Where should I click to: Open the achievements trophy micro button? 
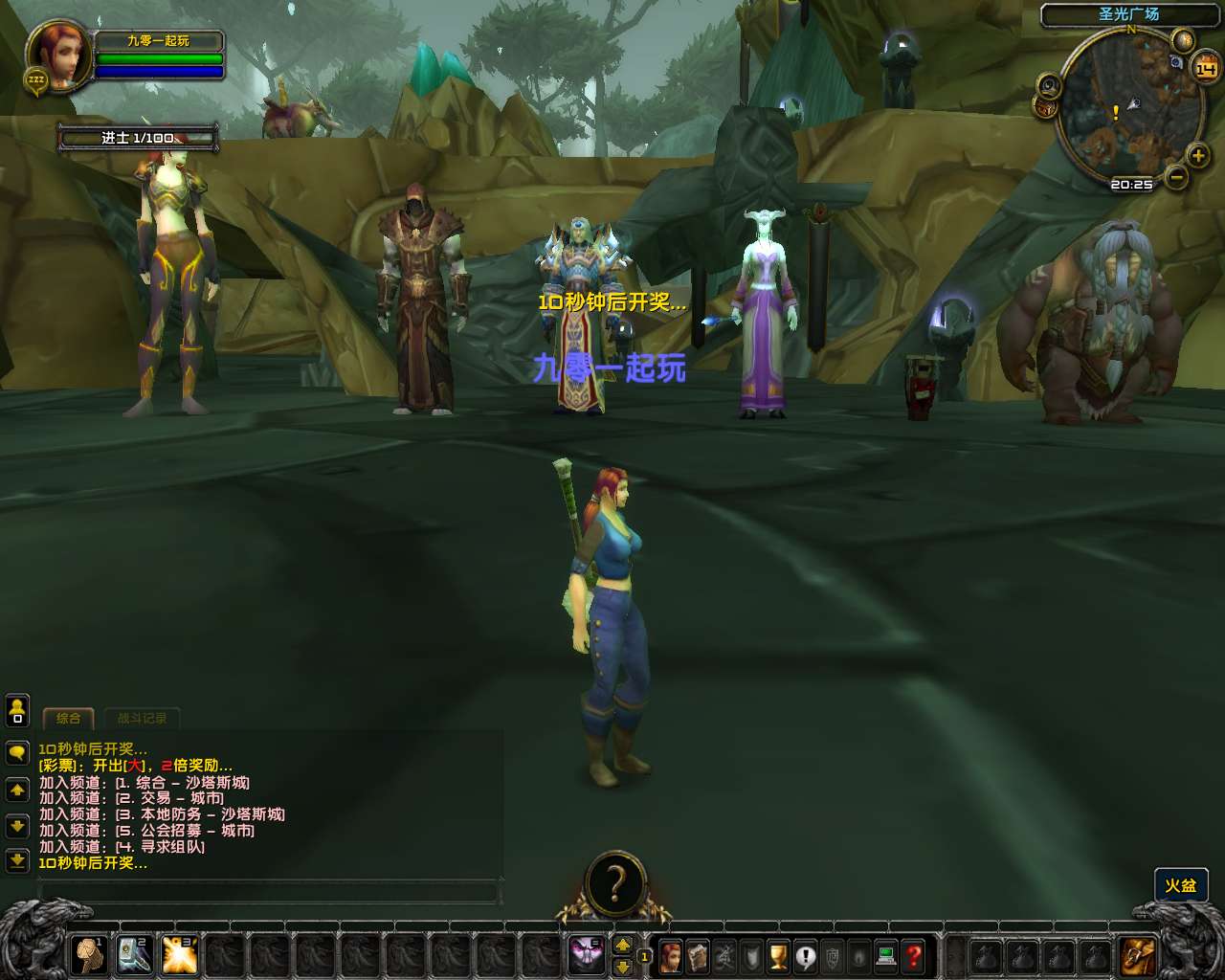pyautogui.click(x=778, y=956)
